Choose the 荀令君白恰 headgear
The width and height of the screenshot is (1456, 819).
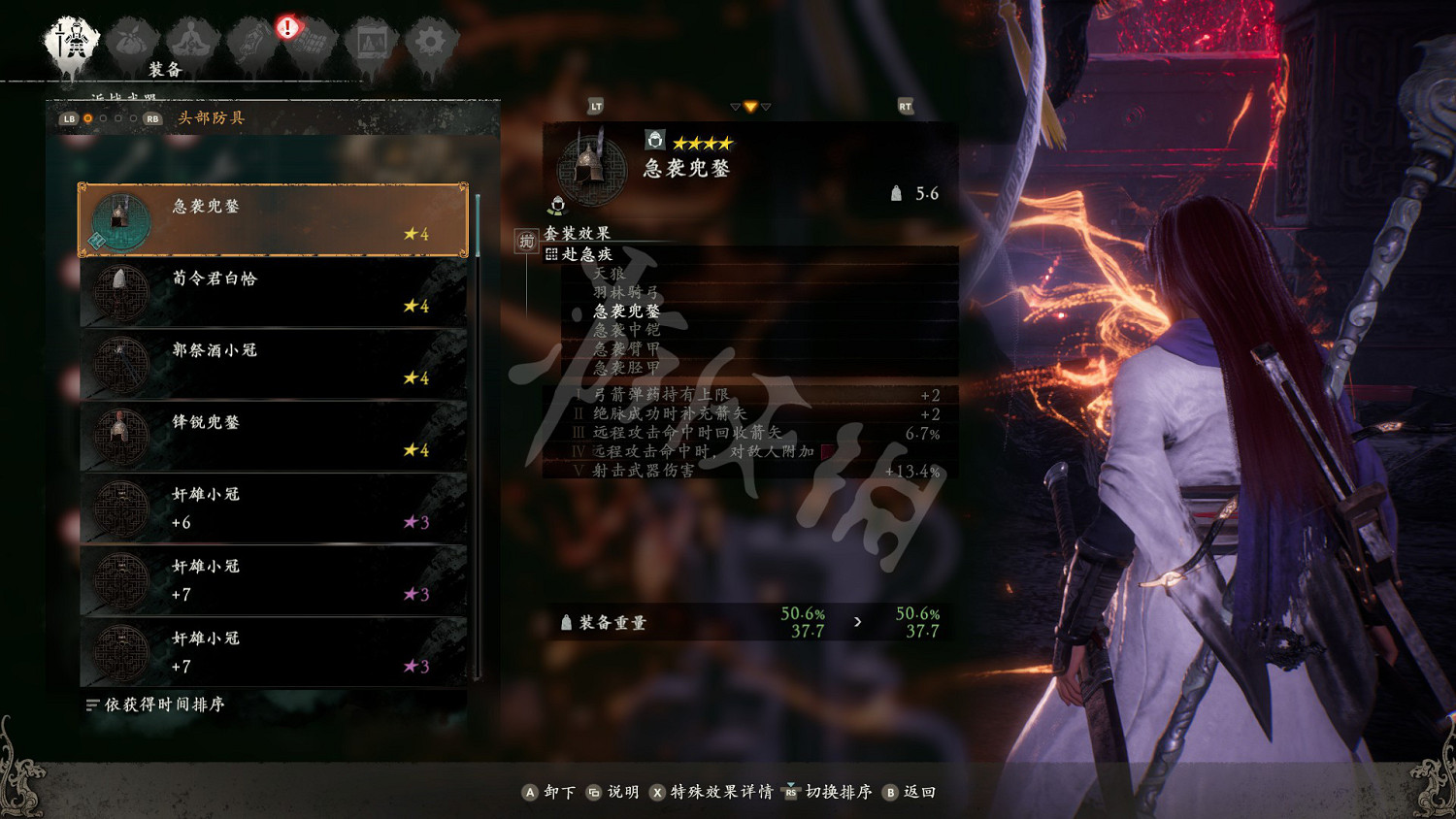tap(273, 292)
